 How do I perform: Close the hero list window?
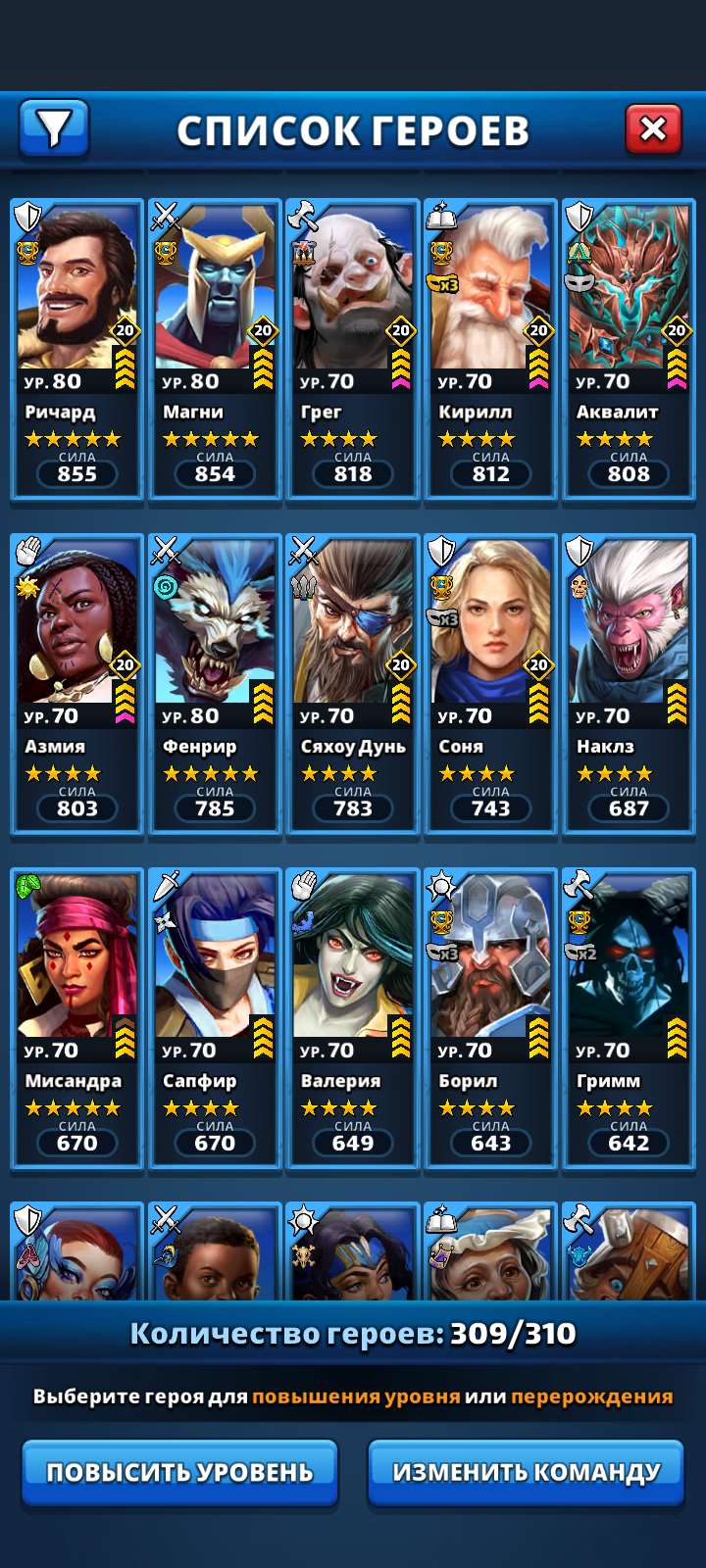[653, 127]
